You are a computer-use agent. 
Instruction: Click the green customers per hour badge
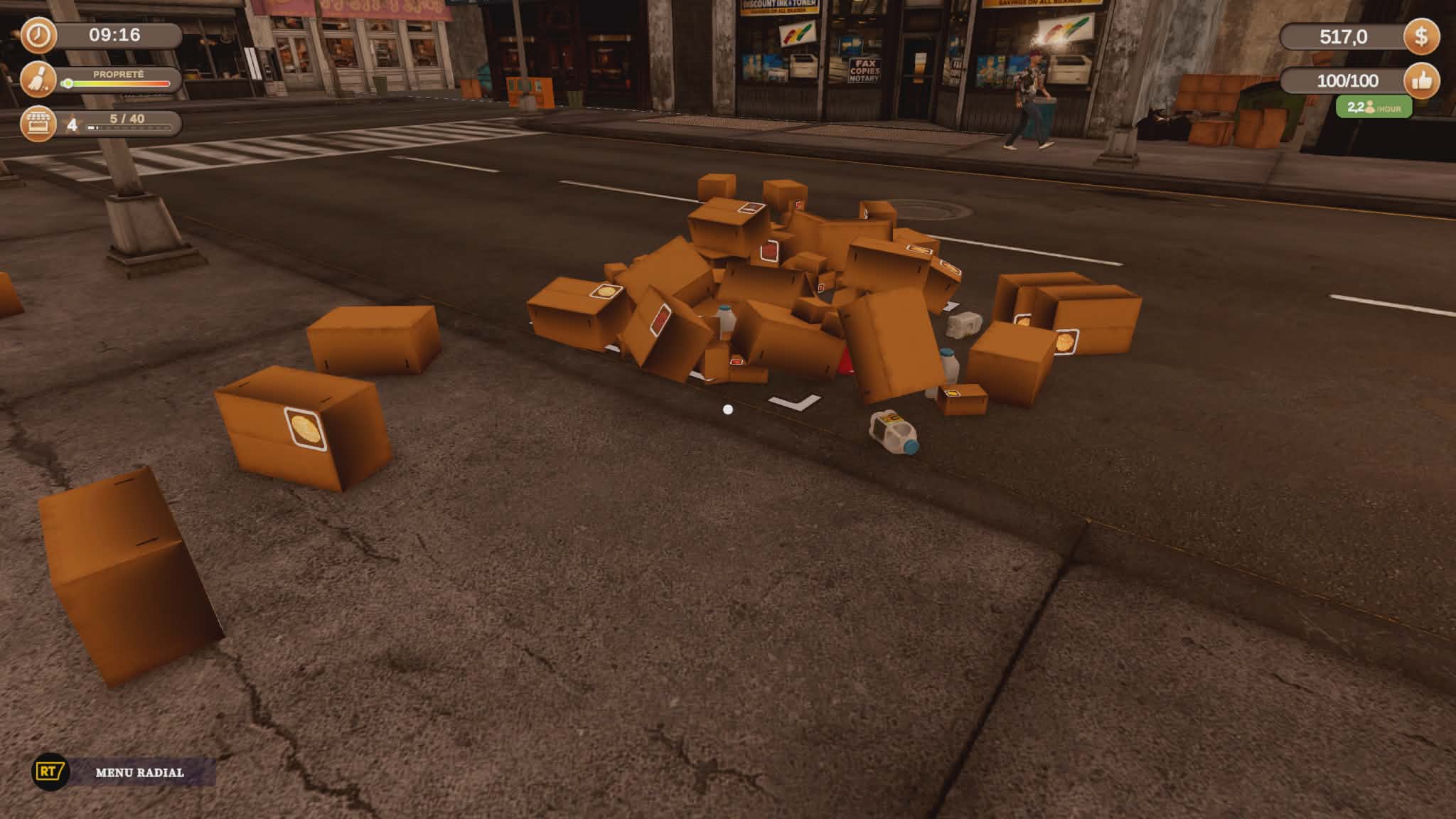pyautogui.click(x=1373, y=107)
